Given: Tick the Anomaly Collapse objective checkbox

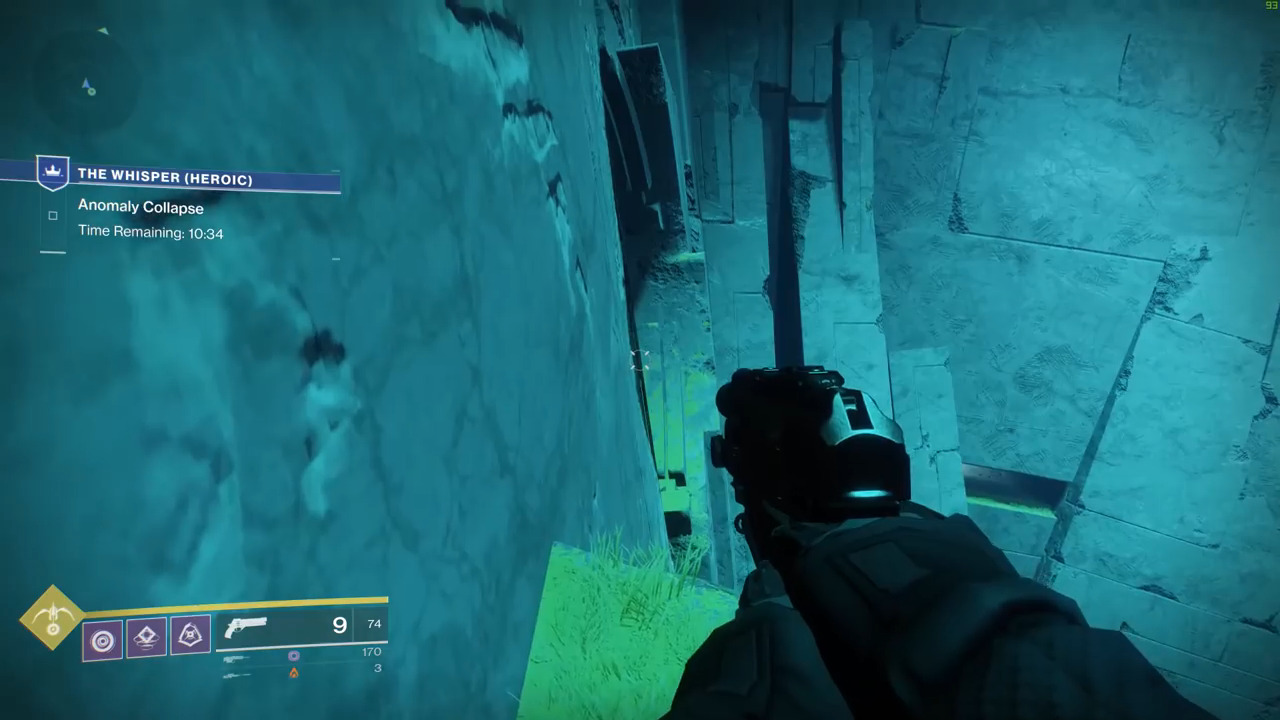Looking at the screenshot, I should coord(53,215).
